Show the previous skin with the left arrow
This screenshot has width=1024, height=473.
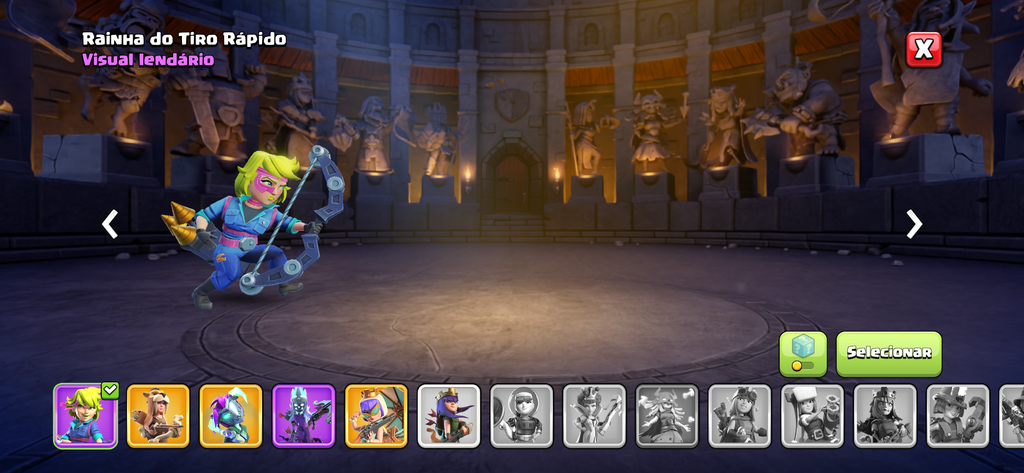click(x=110, y=224)
